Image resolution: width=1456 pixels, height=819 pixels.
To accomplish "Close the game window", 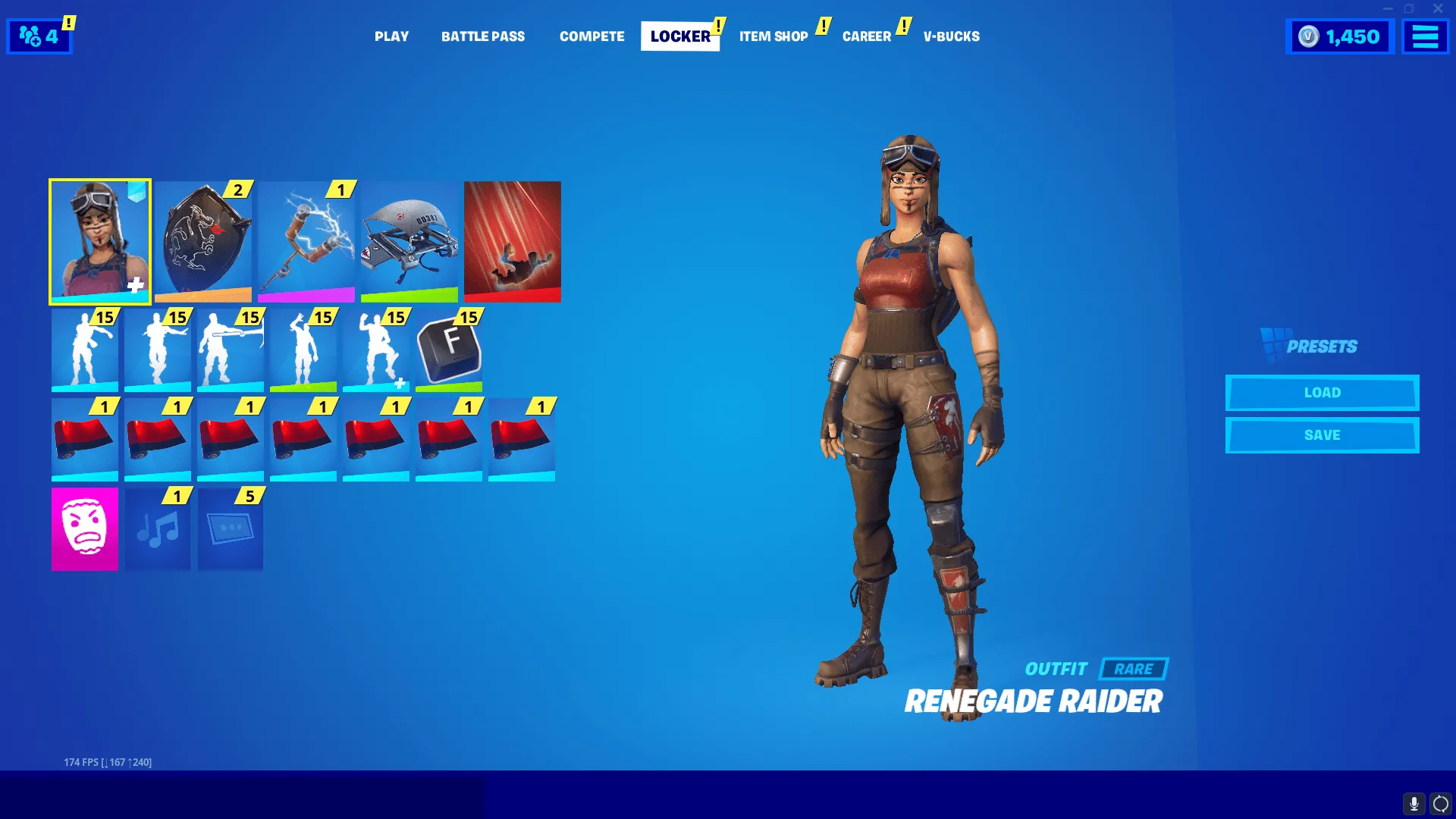I will (x=1438, y=9).
